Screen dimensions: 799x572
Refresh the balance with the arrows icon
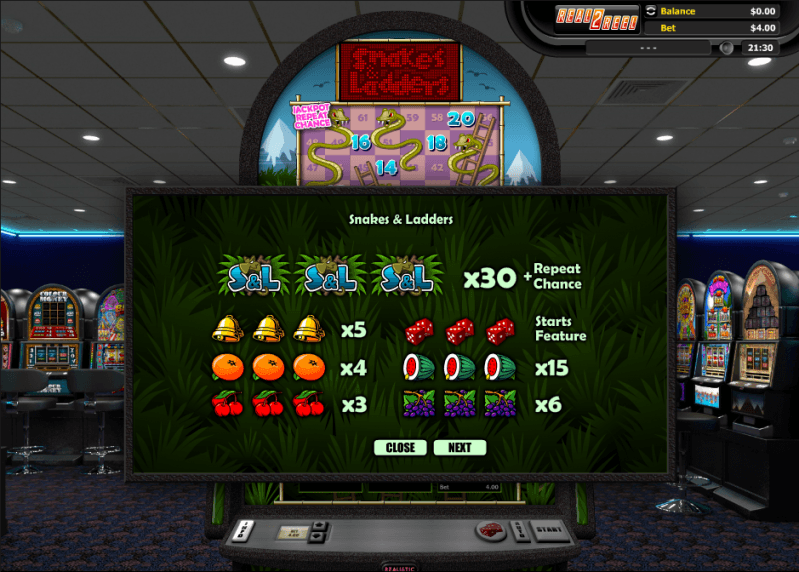coord(652,11)
